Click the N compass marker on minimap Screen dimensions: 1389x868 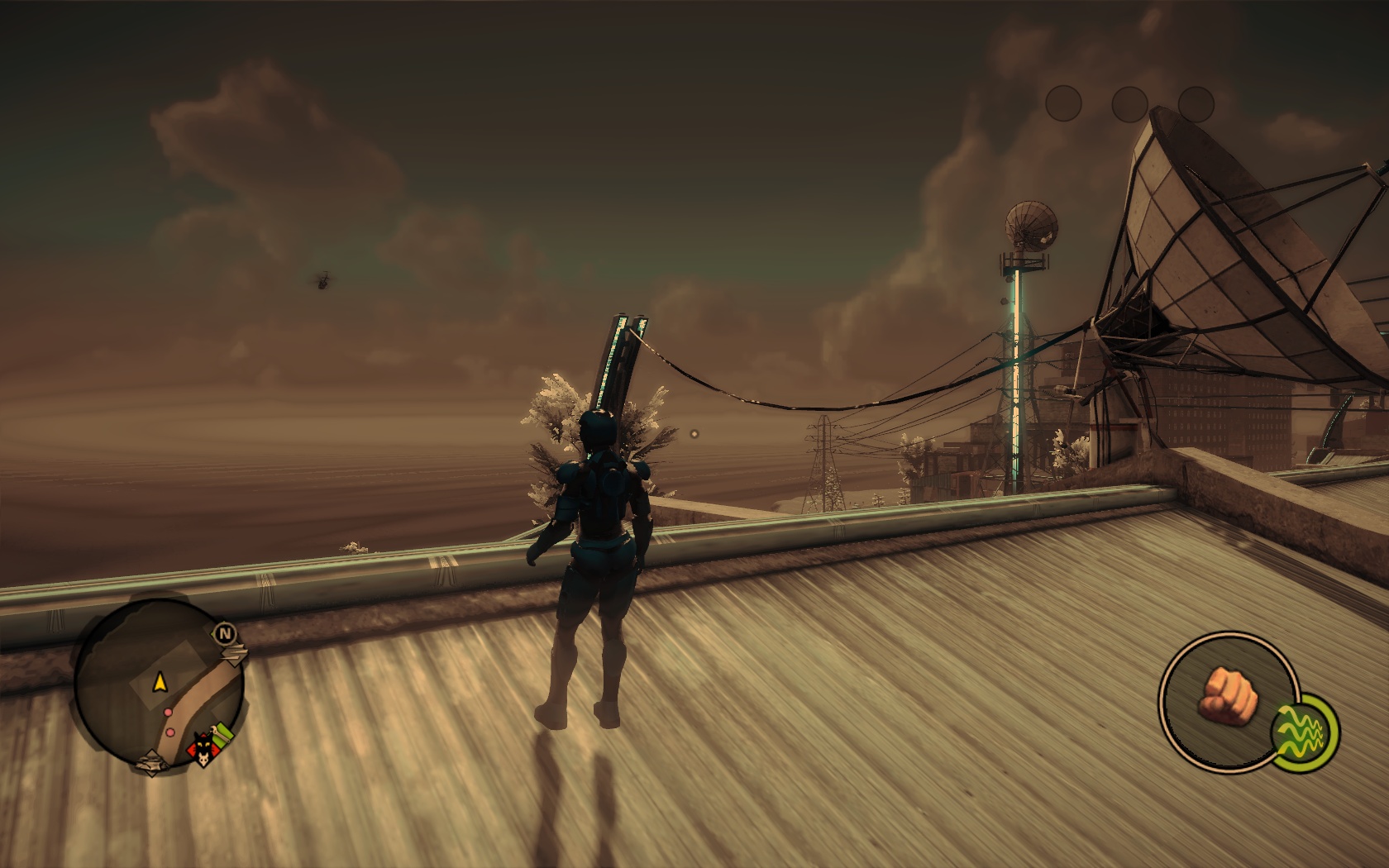[x=225, y=634]
